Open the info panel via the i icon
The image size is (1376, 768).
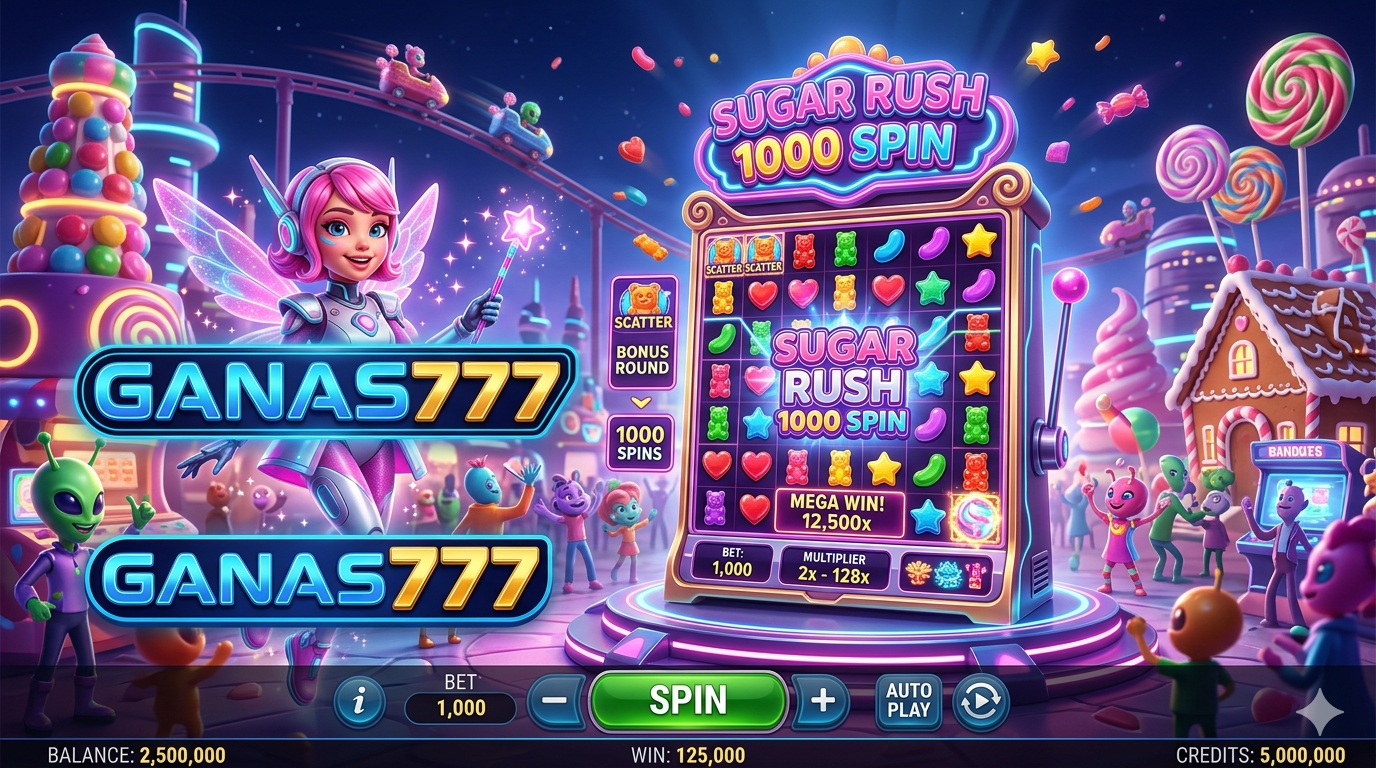(359, 702)
